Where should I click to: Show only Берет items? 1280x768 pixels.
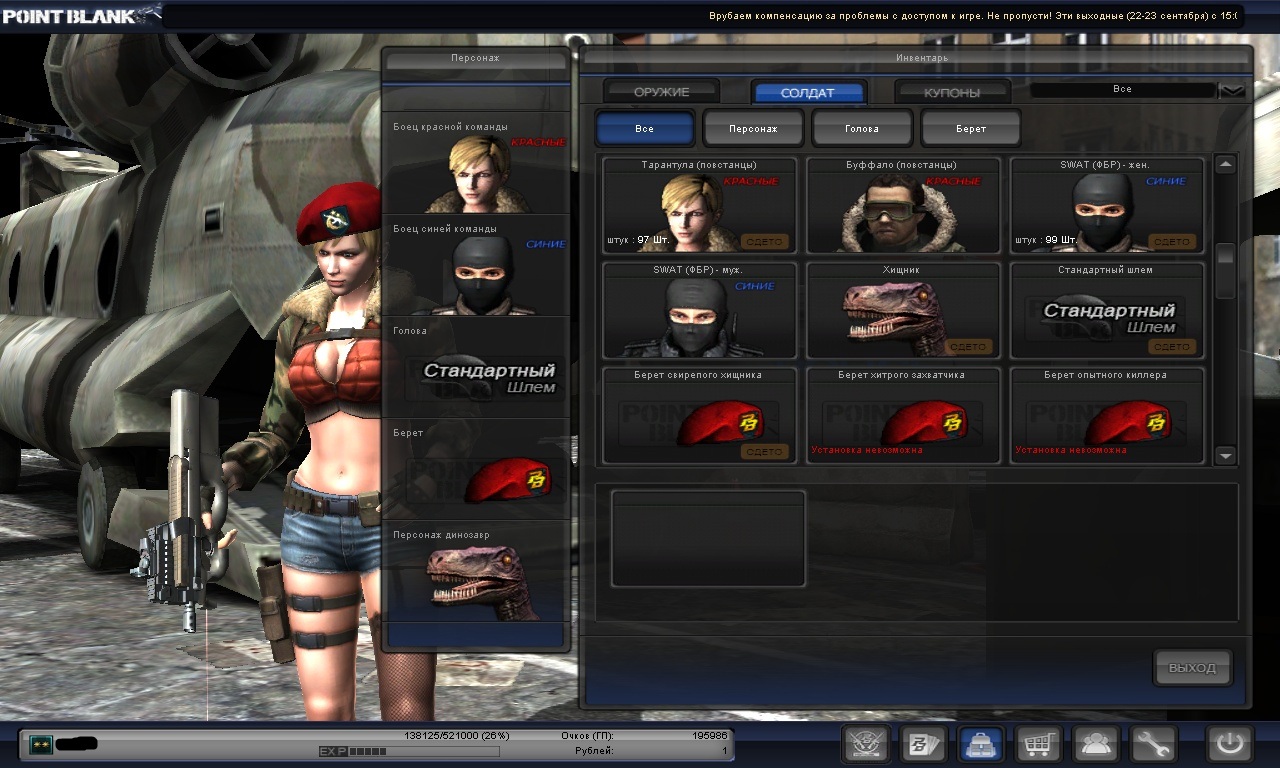coord(970,129)
